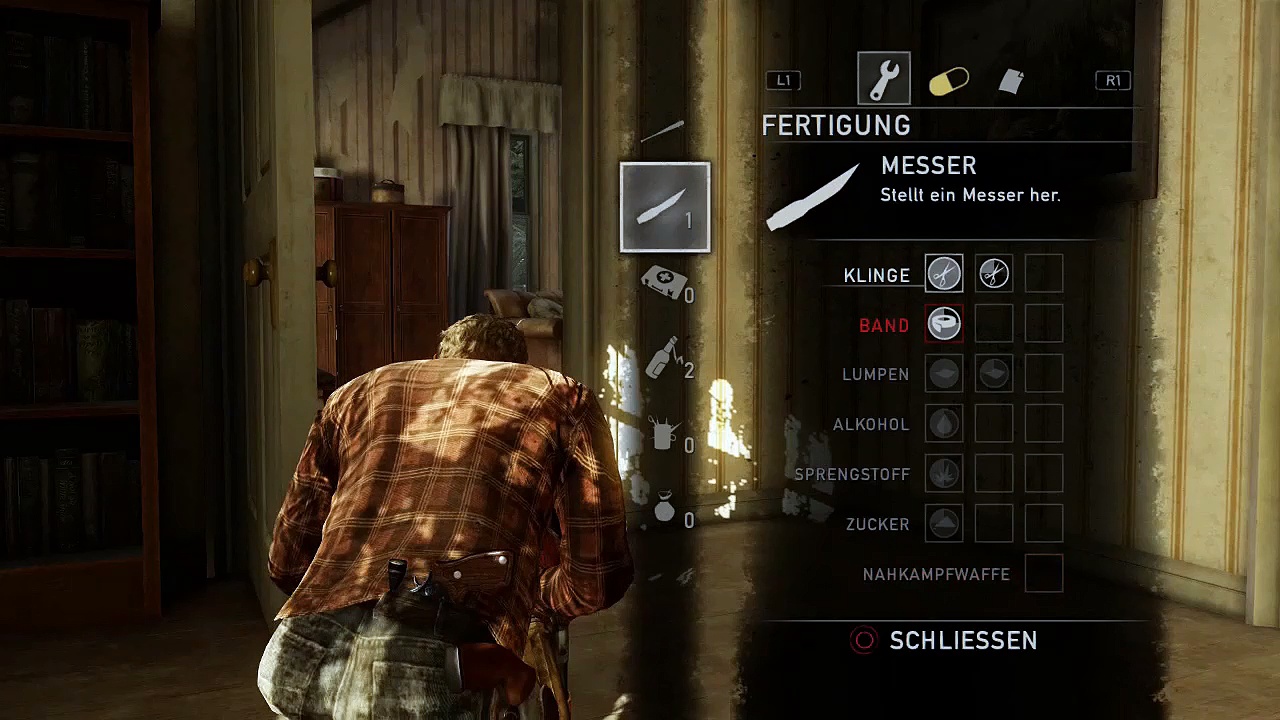The image size is (1280, 720).
Task: Click the Klinge ingredient label
Action: [x=876, y=276]
